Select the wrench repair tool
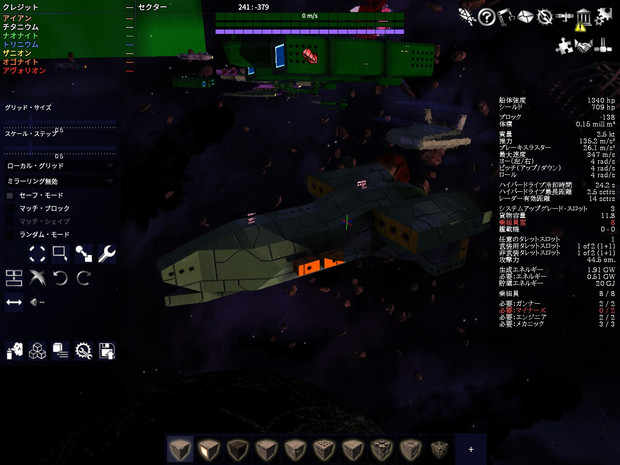 [107, 254]
